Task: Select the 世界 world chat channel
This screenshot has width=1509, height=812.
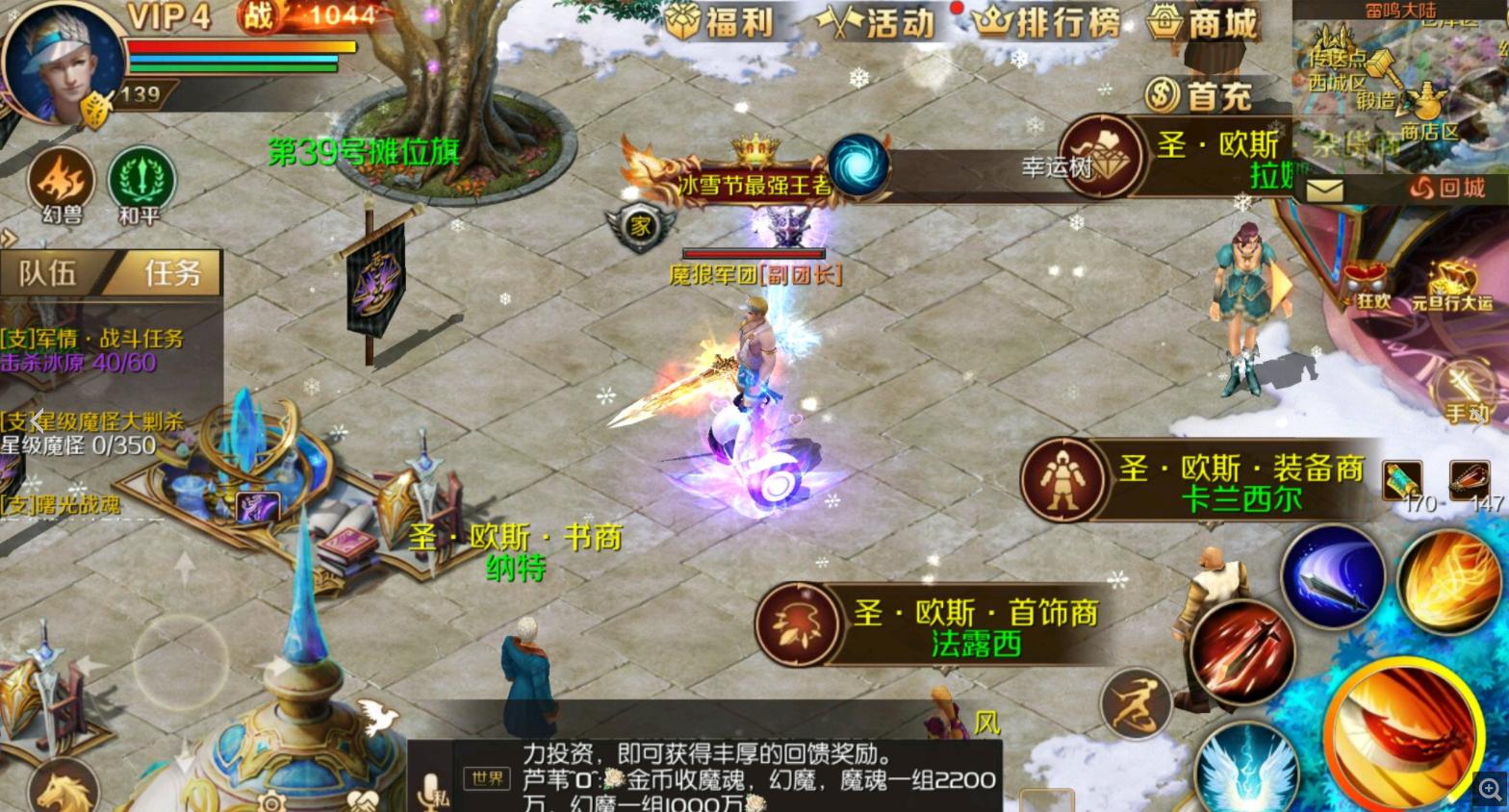Action: (x=488, y=778)
